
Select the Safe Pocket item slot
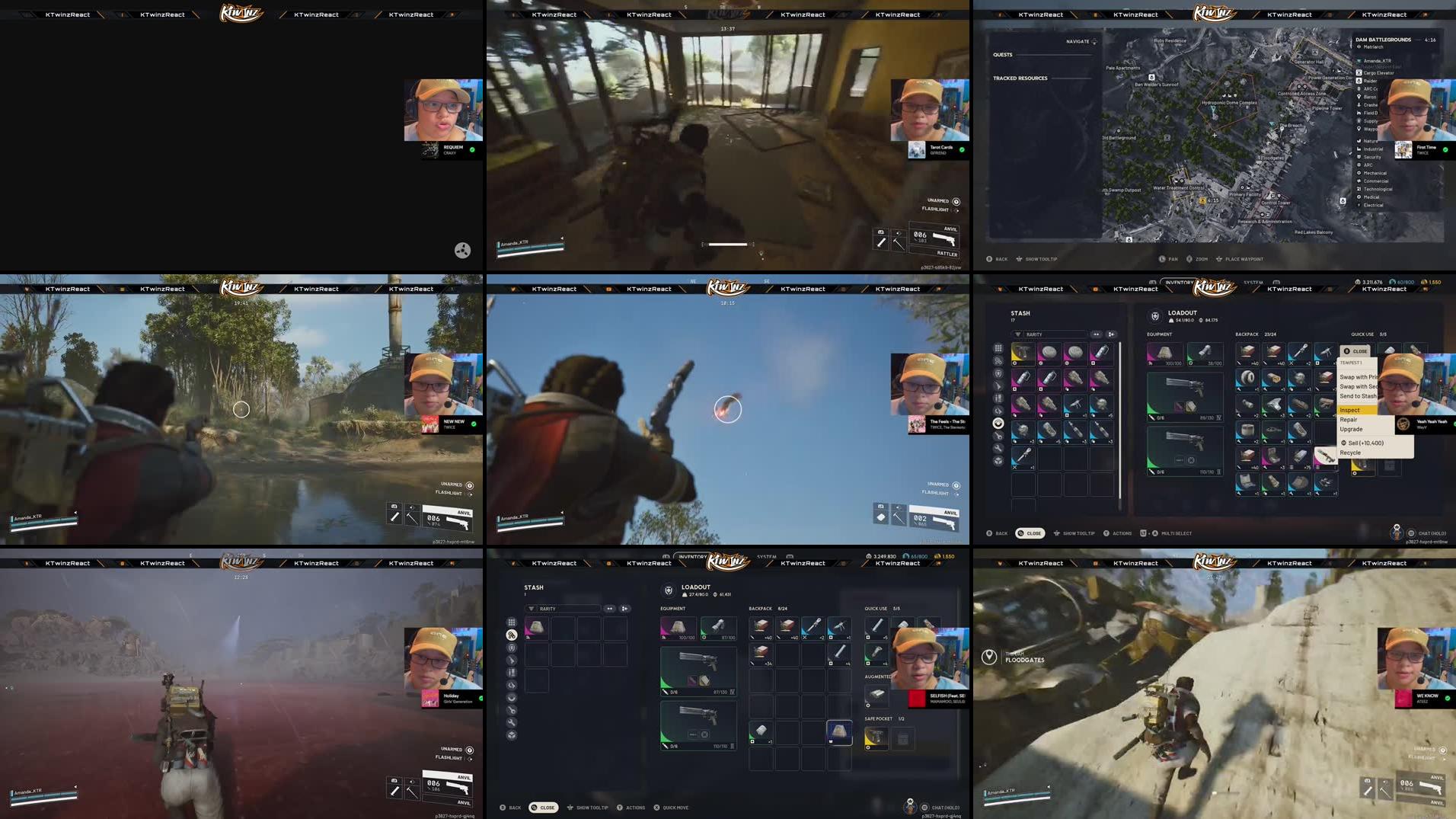tap(876, 739)
